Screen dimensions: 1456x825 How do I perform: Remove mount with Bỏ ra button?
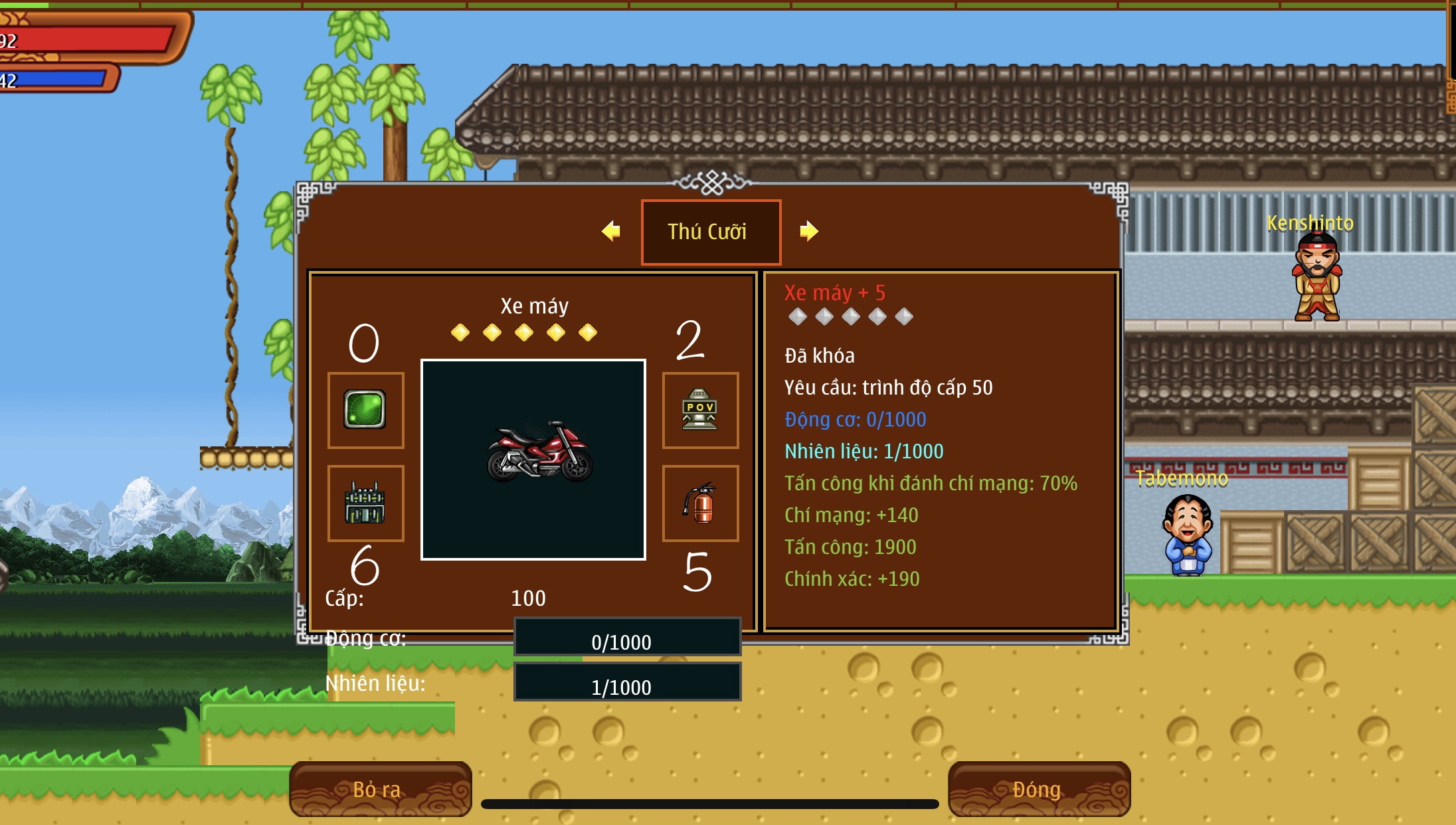[x=381, y=789]
